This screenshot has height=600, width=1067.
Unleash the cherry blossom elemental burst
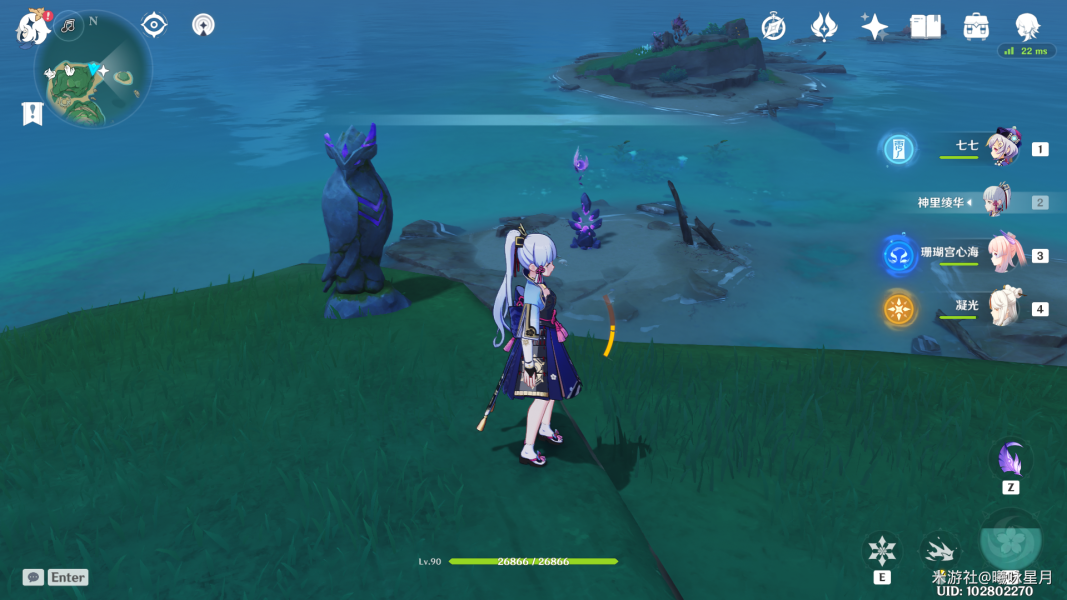tap(1011, 540)
